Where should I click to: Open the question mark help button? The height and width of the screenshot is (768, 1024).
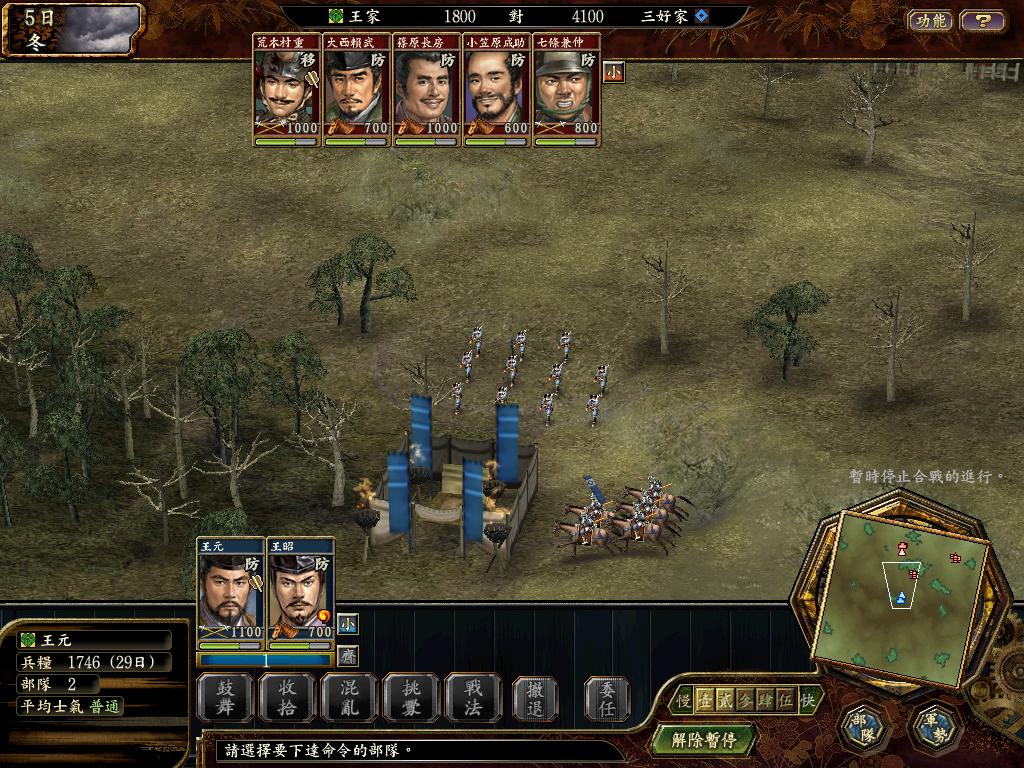(x=983, y=20)
